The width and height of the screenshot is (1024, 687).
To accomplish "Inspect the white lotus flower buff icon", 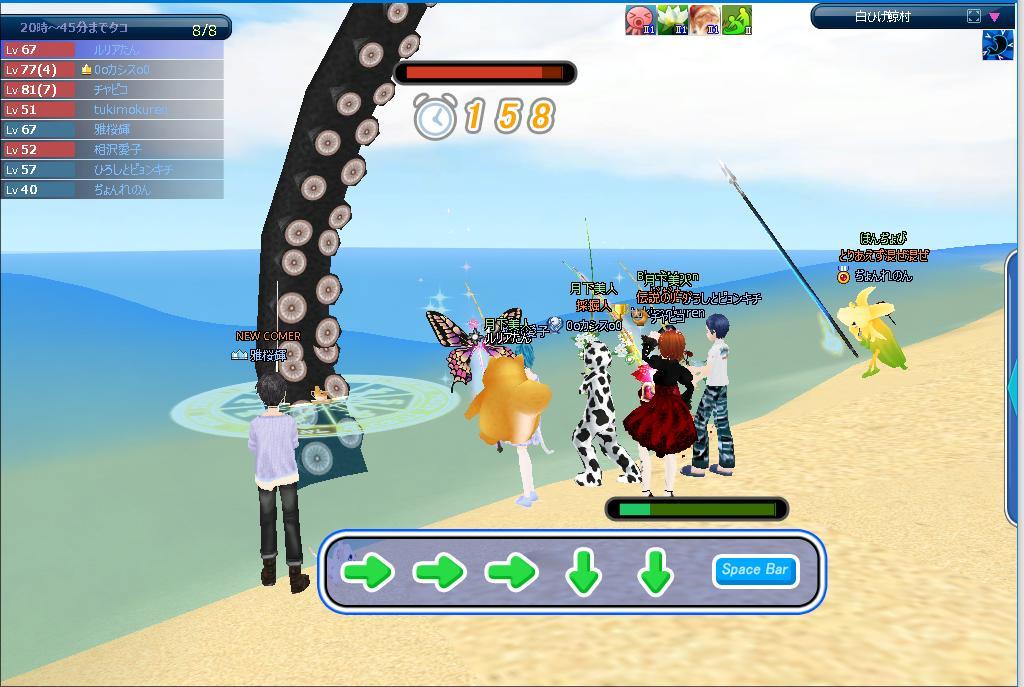I will click(x=672, y=20).
